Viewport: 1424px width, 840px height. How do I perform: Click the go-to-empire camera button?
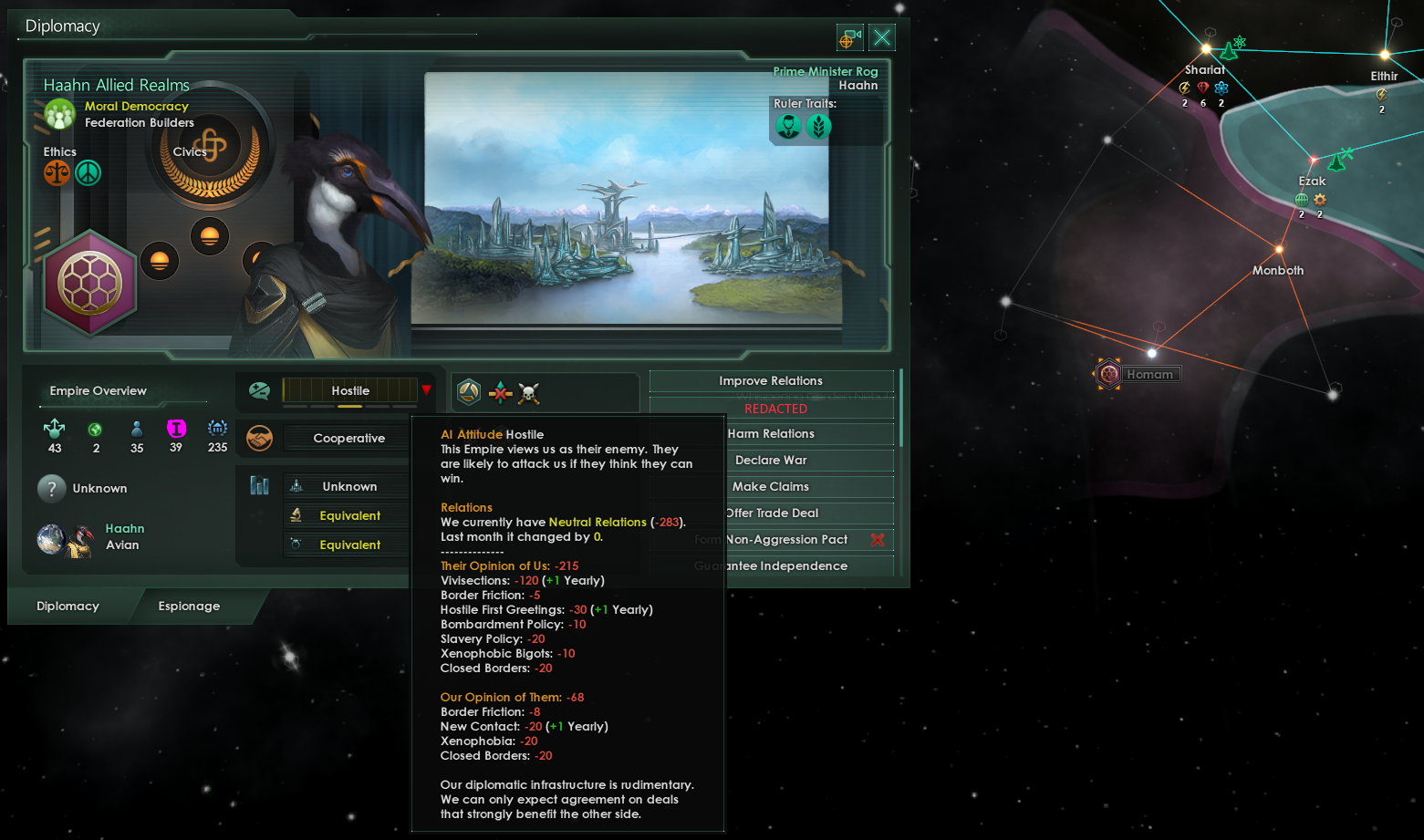click(x=849, y=37)
